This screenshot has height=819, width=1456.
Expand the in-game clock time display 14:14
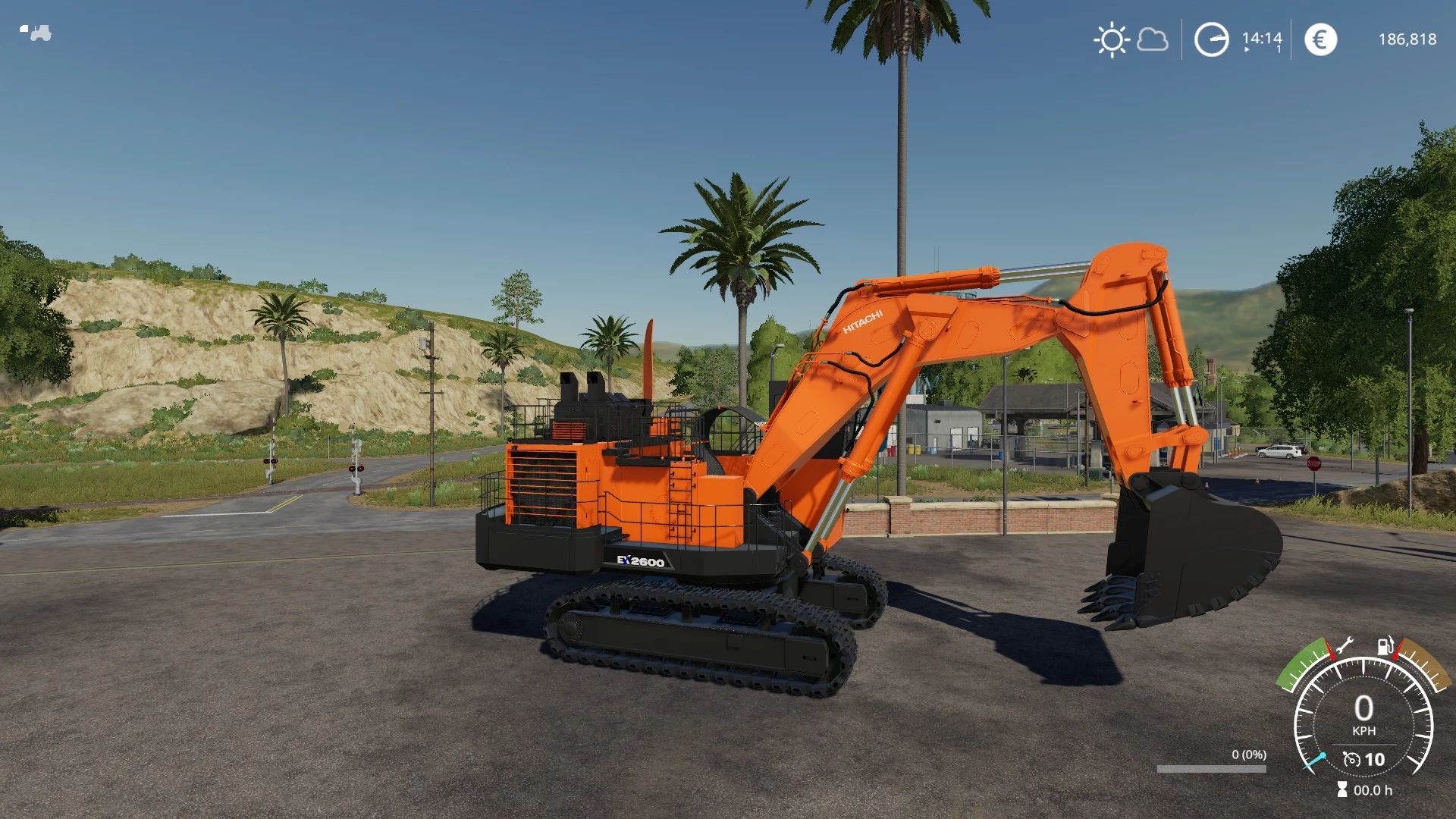click(x=1262, y=38)
